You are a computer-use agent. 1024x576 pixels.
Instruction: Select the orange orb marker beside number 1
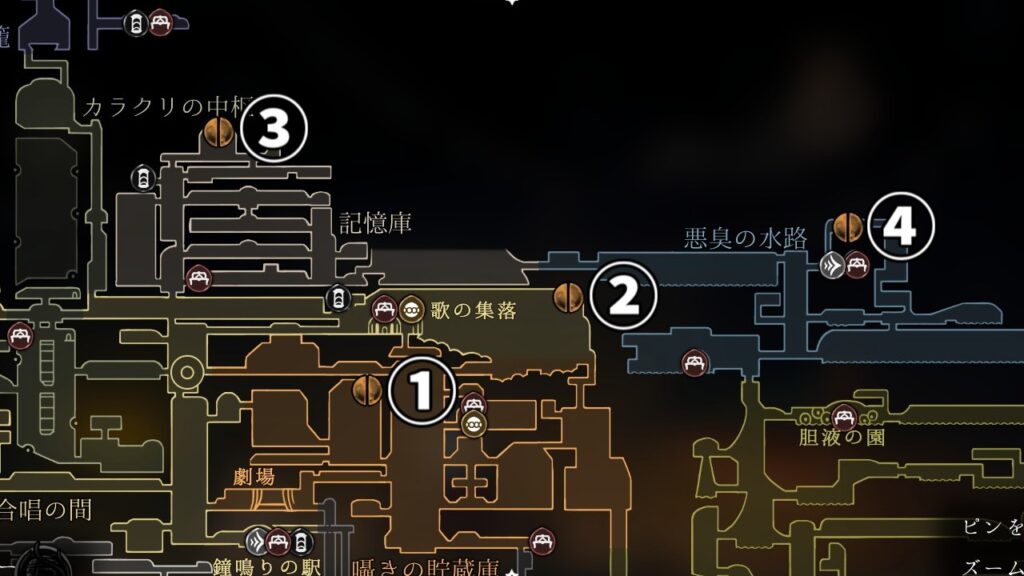pos(368,390)
